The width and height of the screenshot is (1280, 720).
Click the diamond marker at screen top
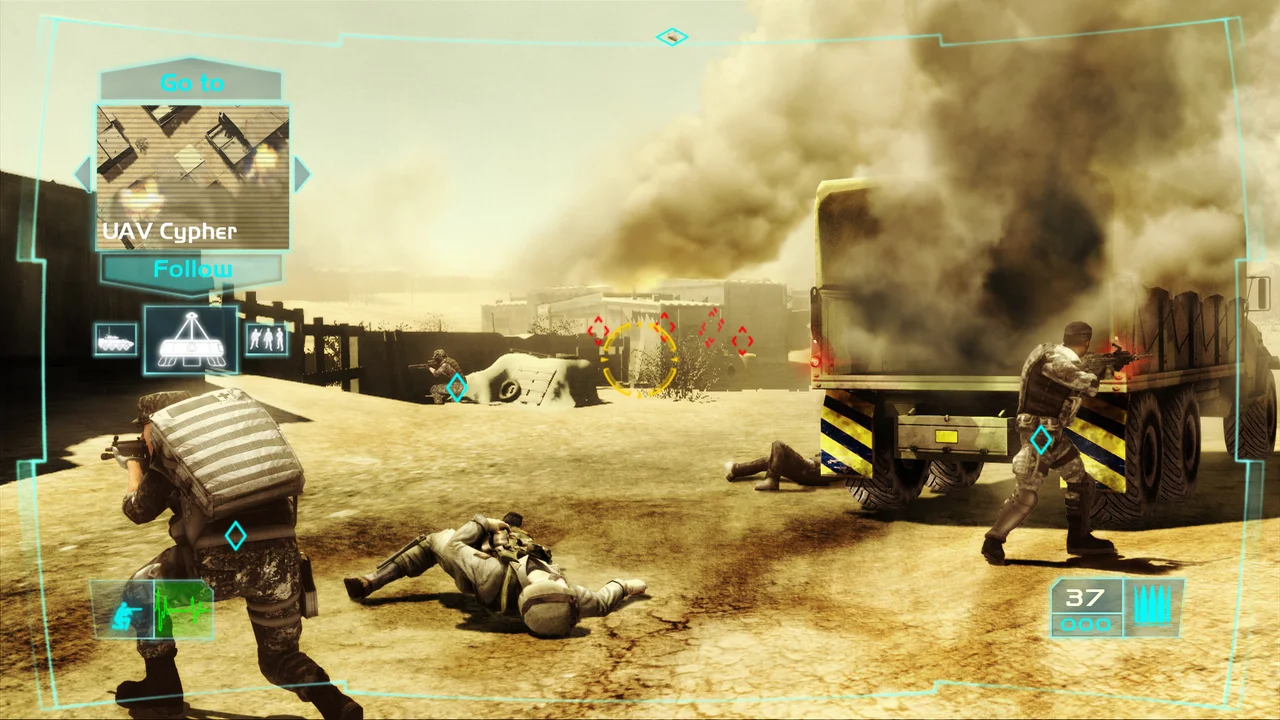coord(672,36)
